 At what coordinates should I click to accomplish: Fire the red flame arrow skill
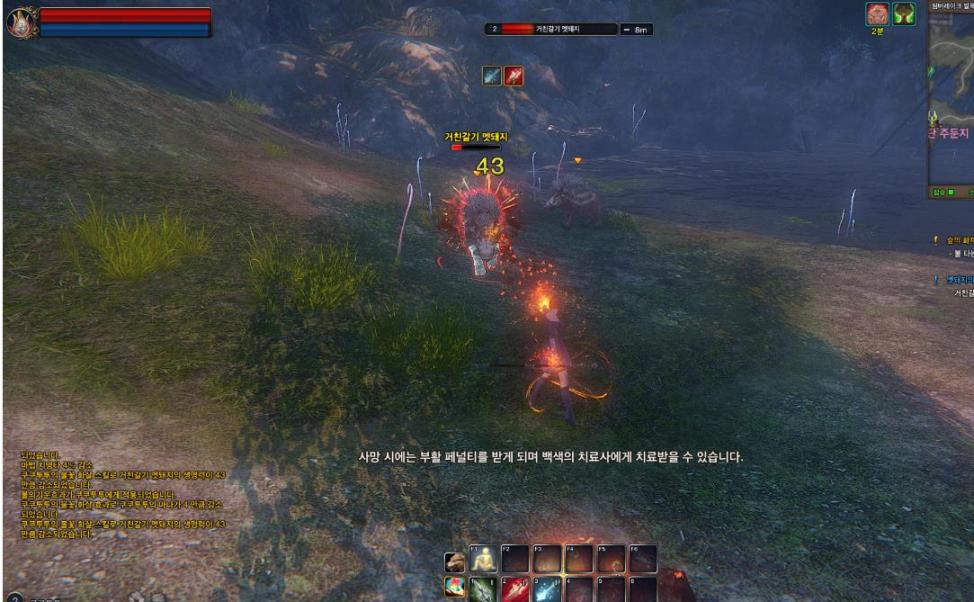coord(513,589)
